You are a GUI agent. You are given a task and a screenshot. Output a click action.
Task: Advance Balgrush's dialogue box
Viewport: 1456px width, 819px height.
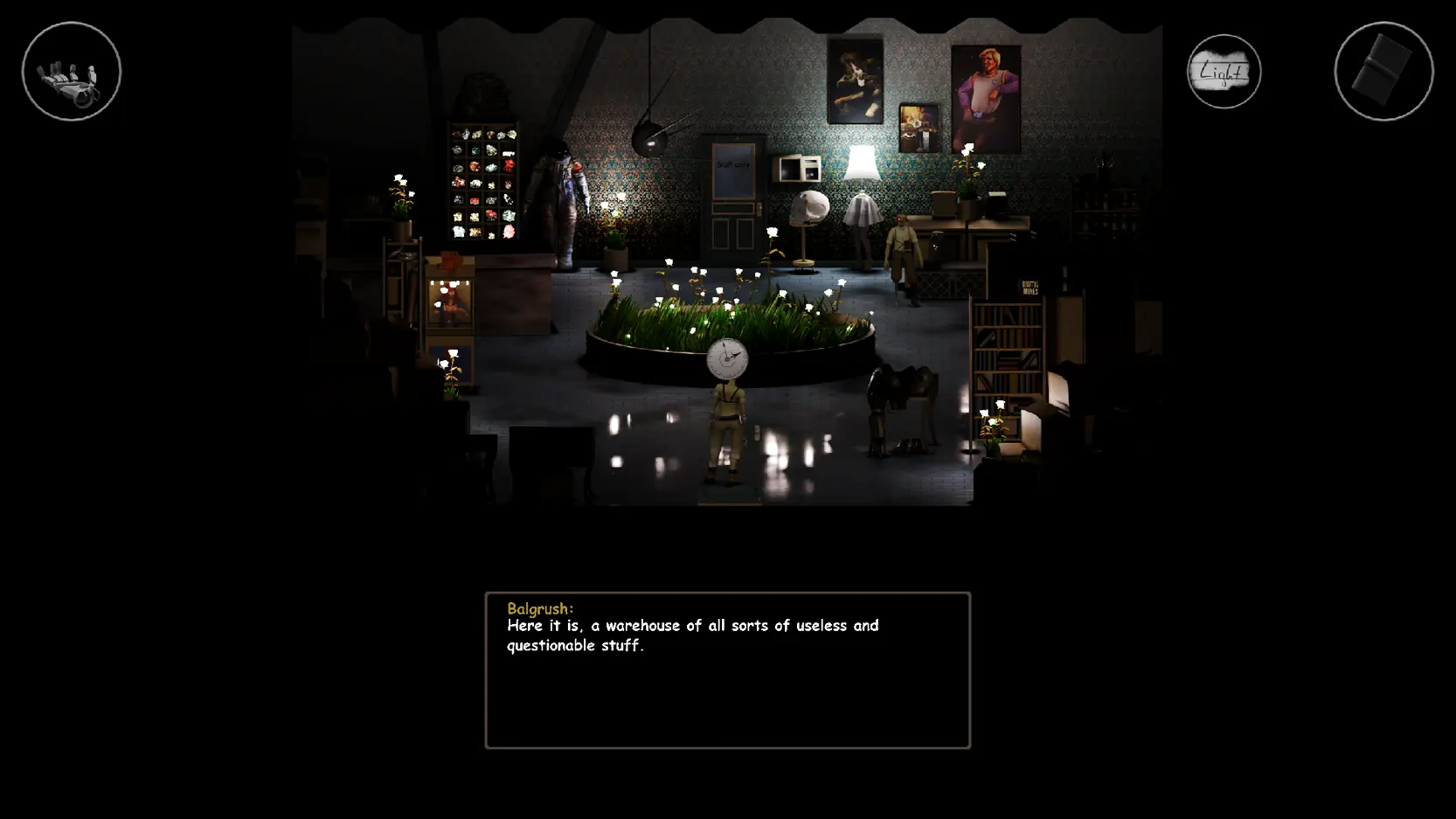coord(727,670)
